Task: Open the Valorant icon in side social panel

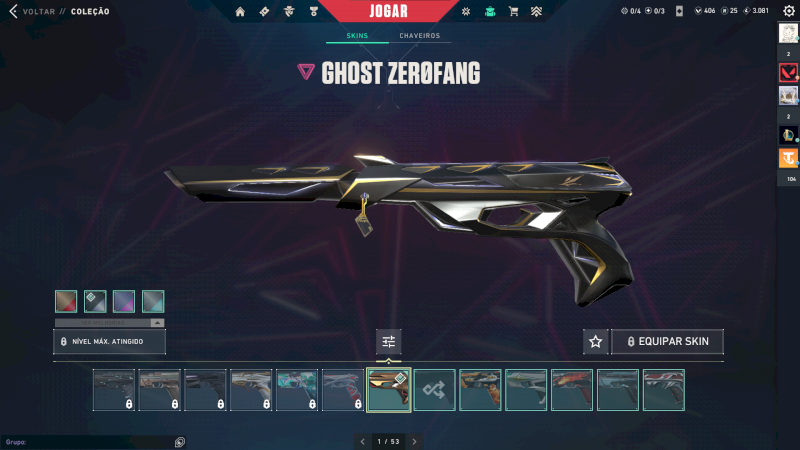Action: coord(788,73)
